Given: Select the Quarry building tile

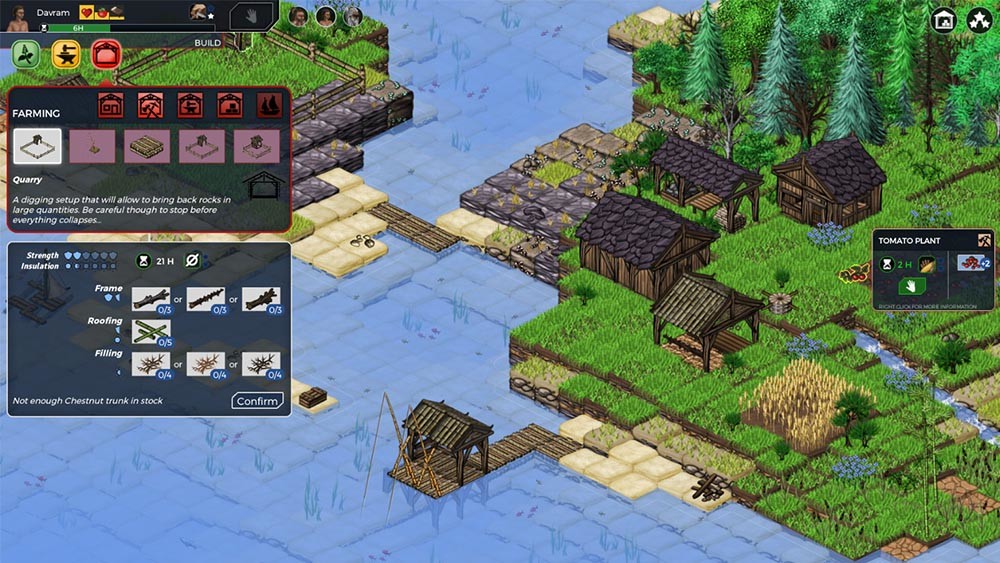Looking at the screenshot, I should 37,146.
